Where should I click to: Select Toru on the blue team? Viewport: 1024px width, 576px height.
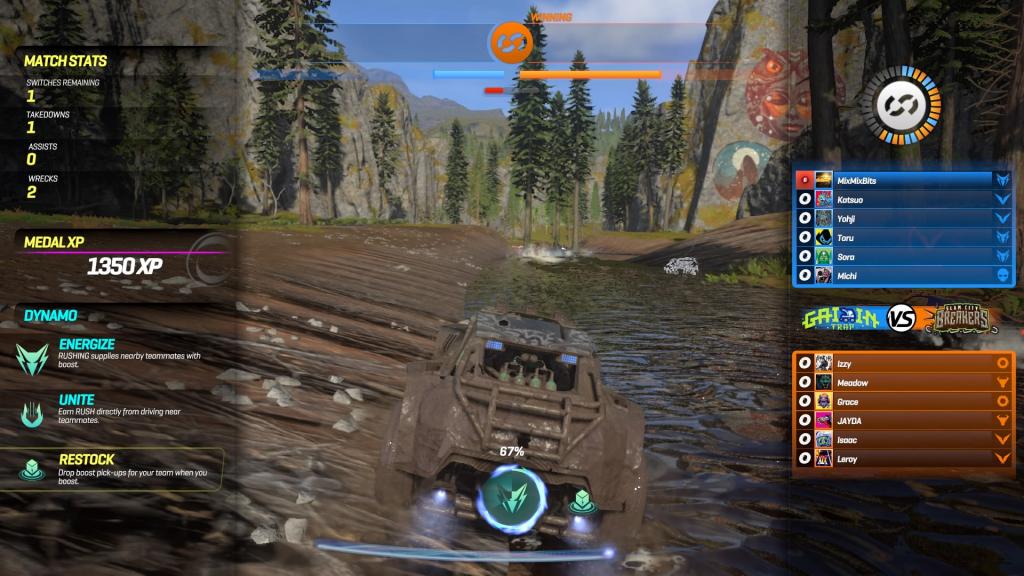coord(905,238)
